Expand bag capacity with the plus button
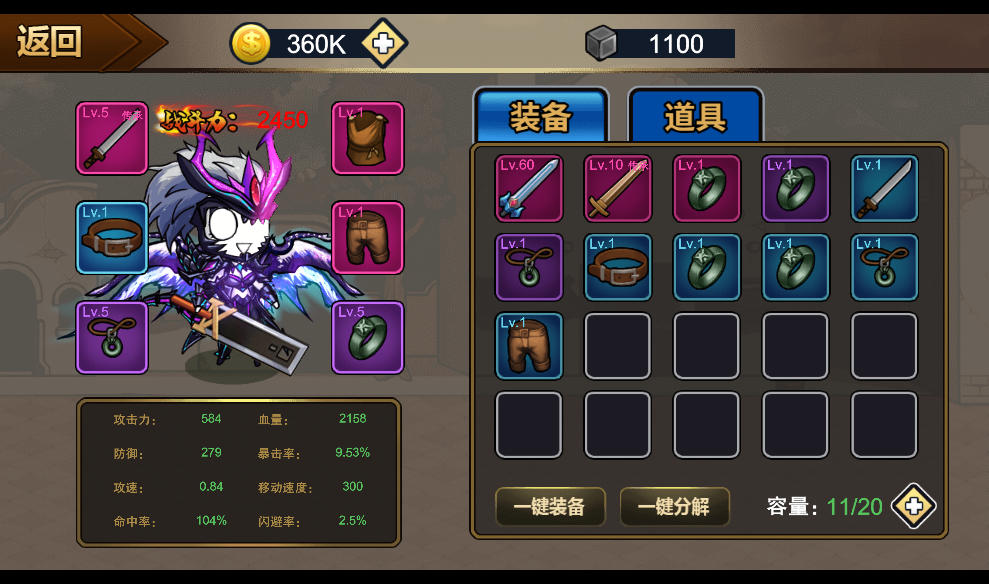989x584 pixels. (913, 506)
